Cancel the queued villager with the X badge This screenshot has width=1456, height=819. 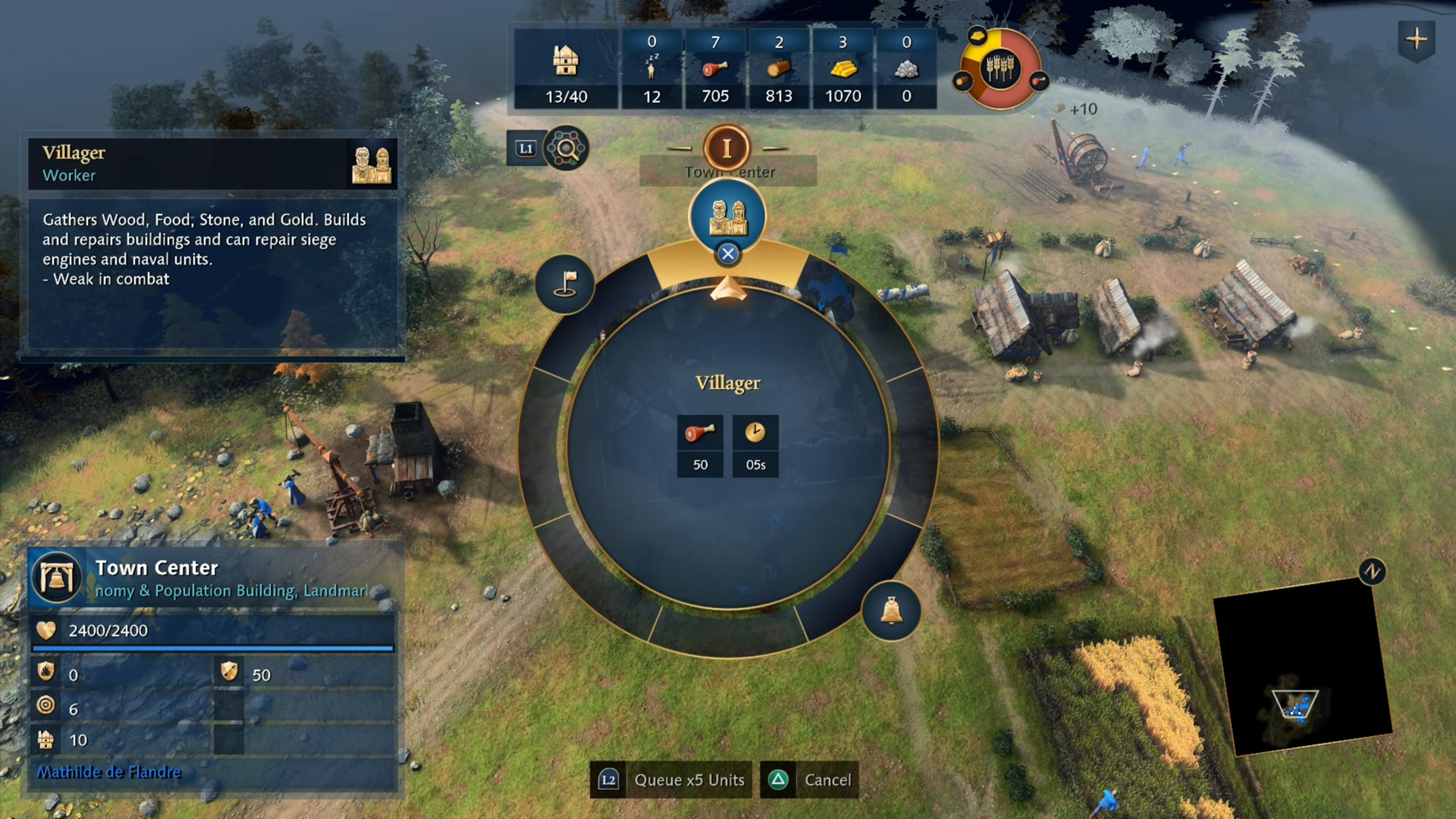728,254
